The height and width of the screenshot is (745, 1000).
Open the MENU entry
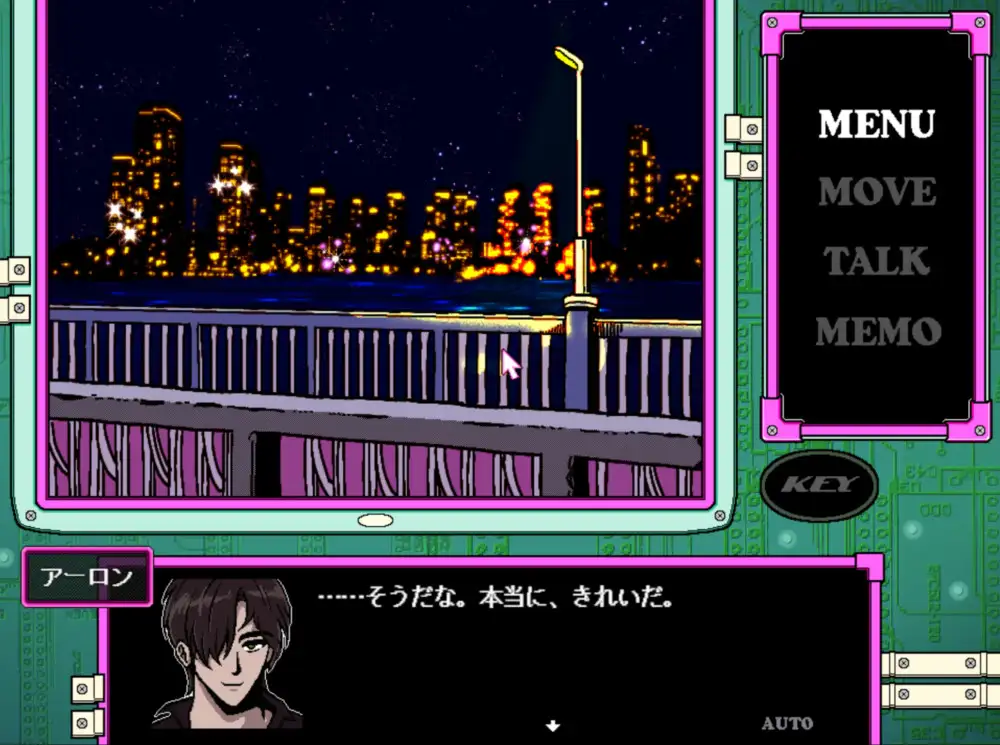pyautogui.click(x=876, y=124)
